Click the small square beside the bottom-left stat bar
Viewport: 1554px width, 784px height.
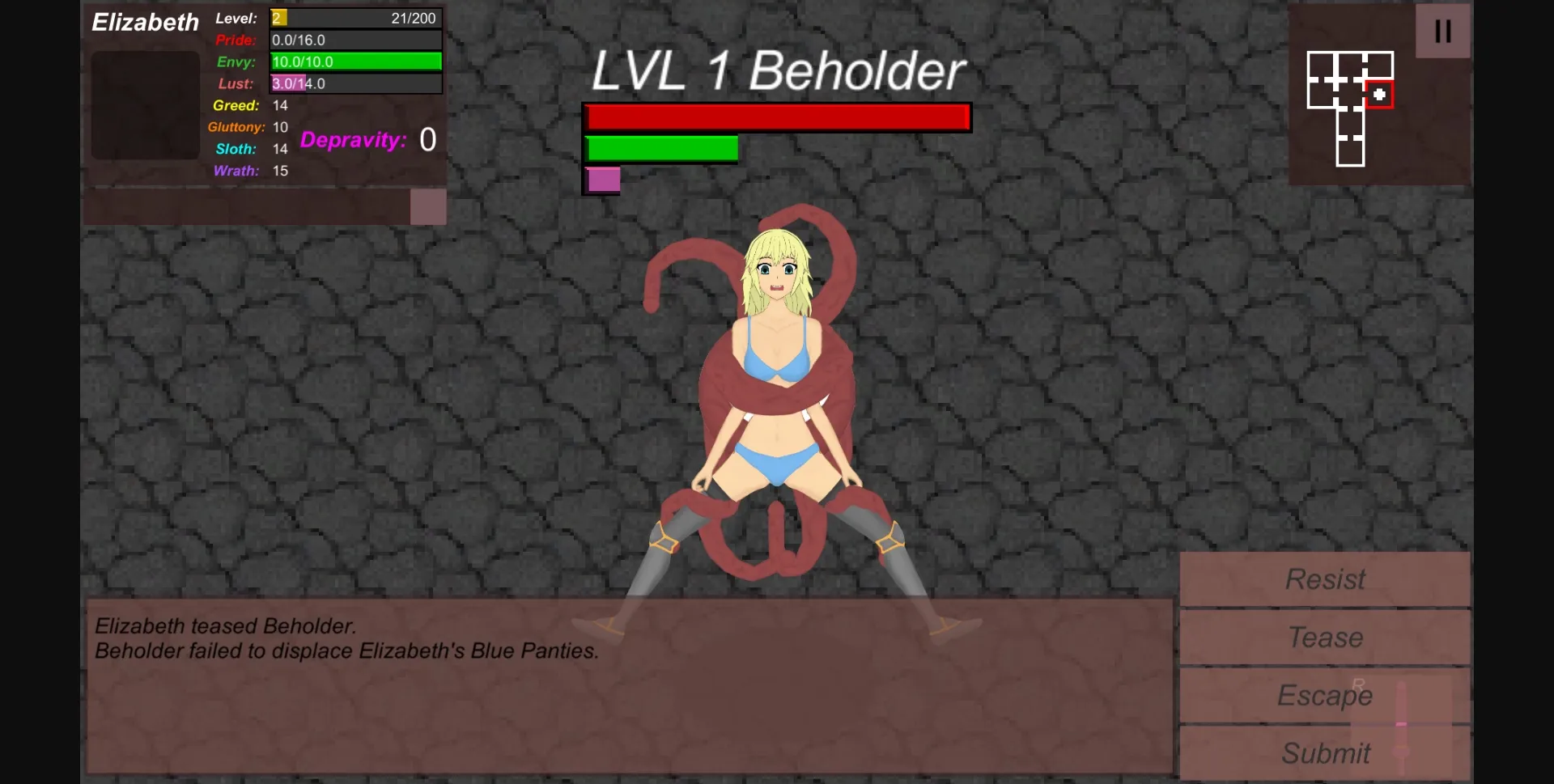429,207
